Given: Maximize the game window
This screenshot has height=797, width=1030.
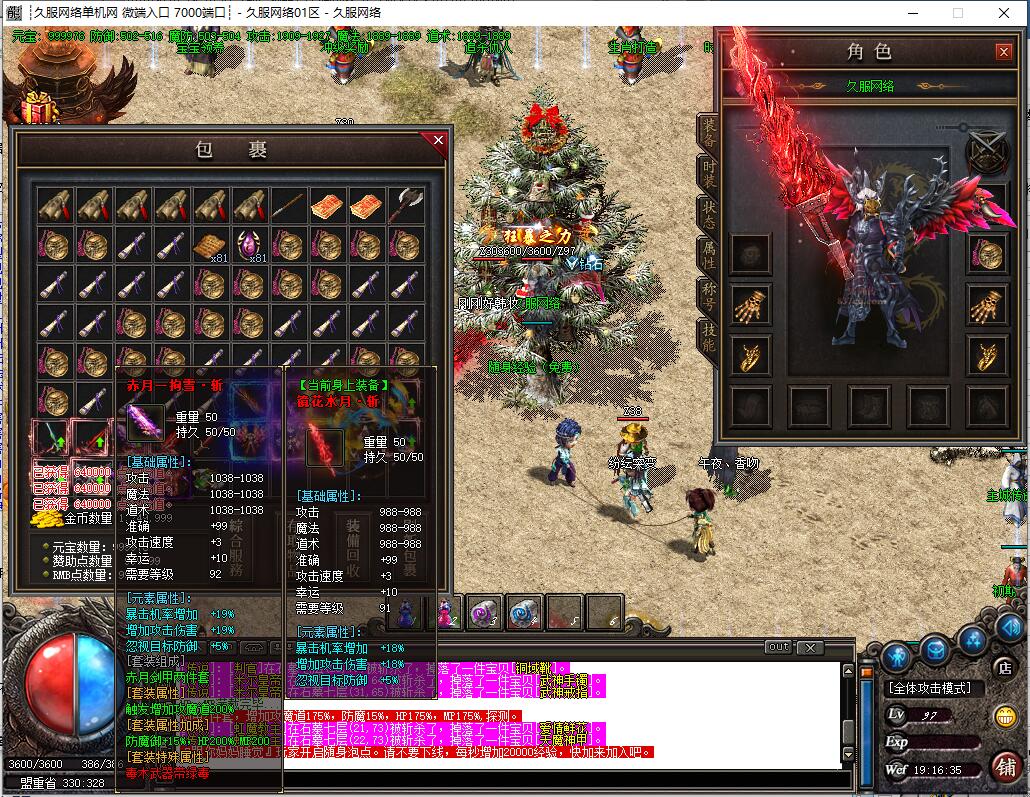Looking at the screenshot, I should 957,13.
